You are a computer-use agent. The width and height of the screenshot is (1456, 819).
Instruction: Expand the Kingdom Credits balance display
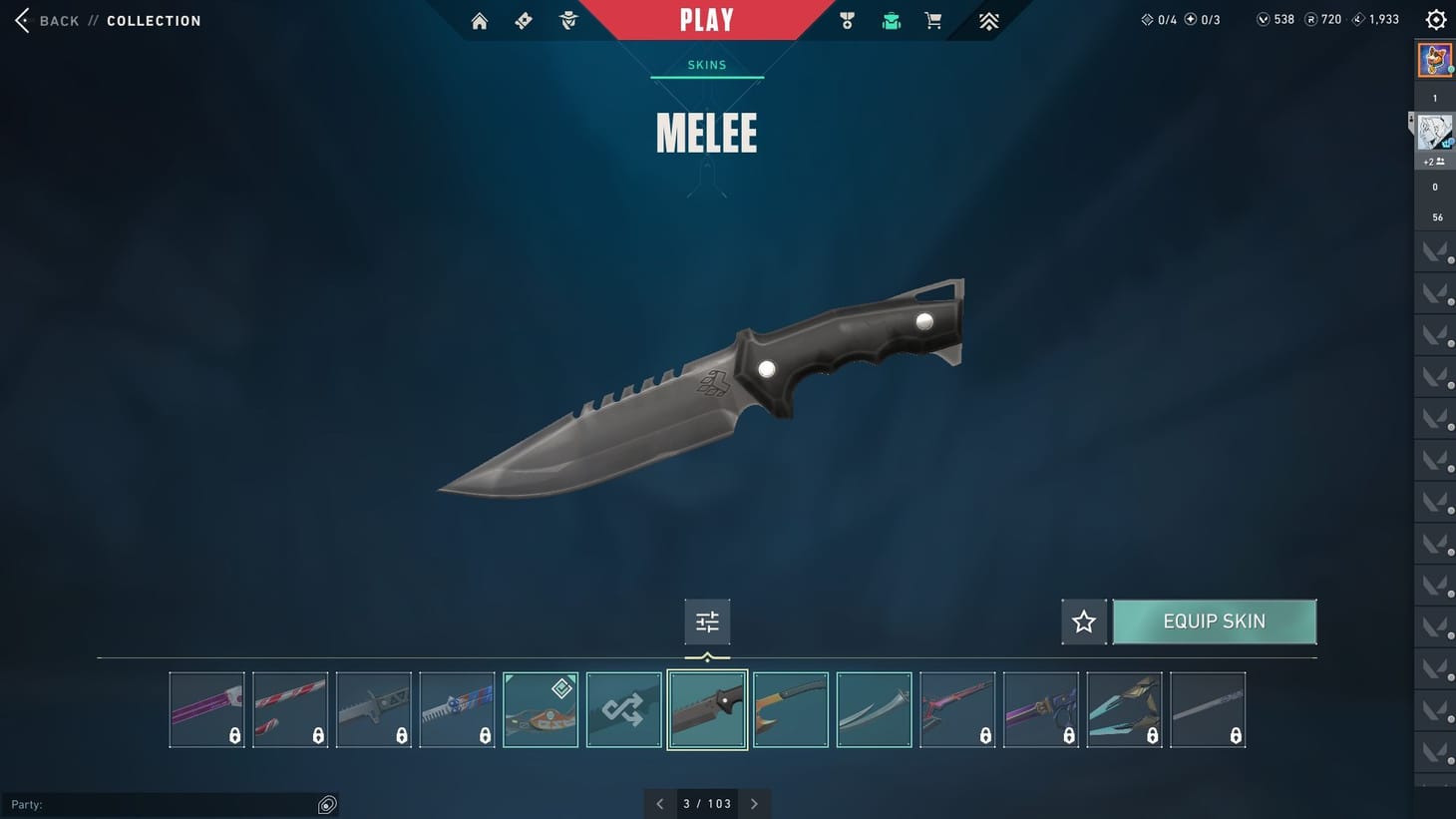pyautogui.click(x=1374, y=18)
